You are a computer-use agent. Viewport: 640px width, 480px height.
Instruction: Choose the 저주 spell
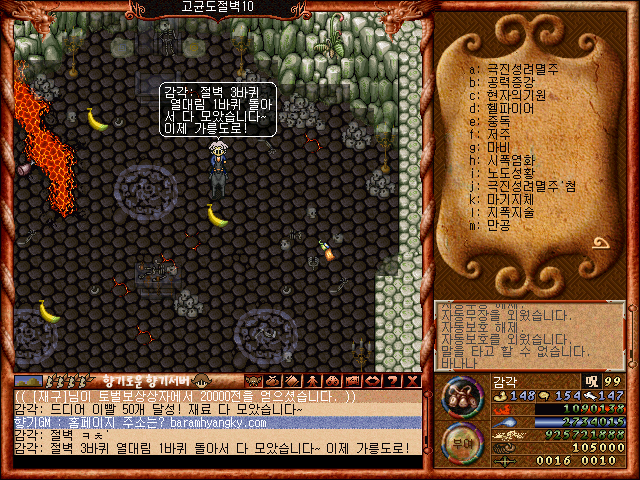click(x=498, y=135)
